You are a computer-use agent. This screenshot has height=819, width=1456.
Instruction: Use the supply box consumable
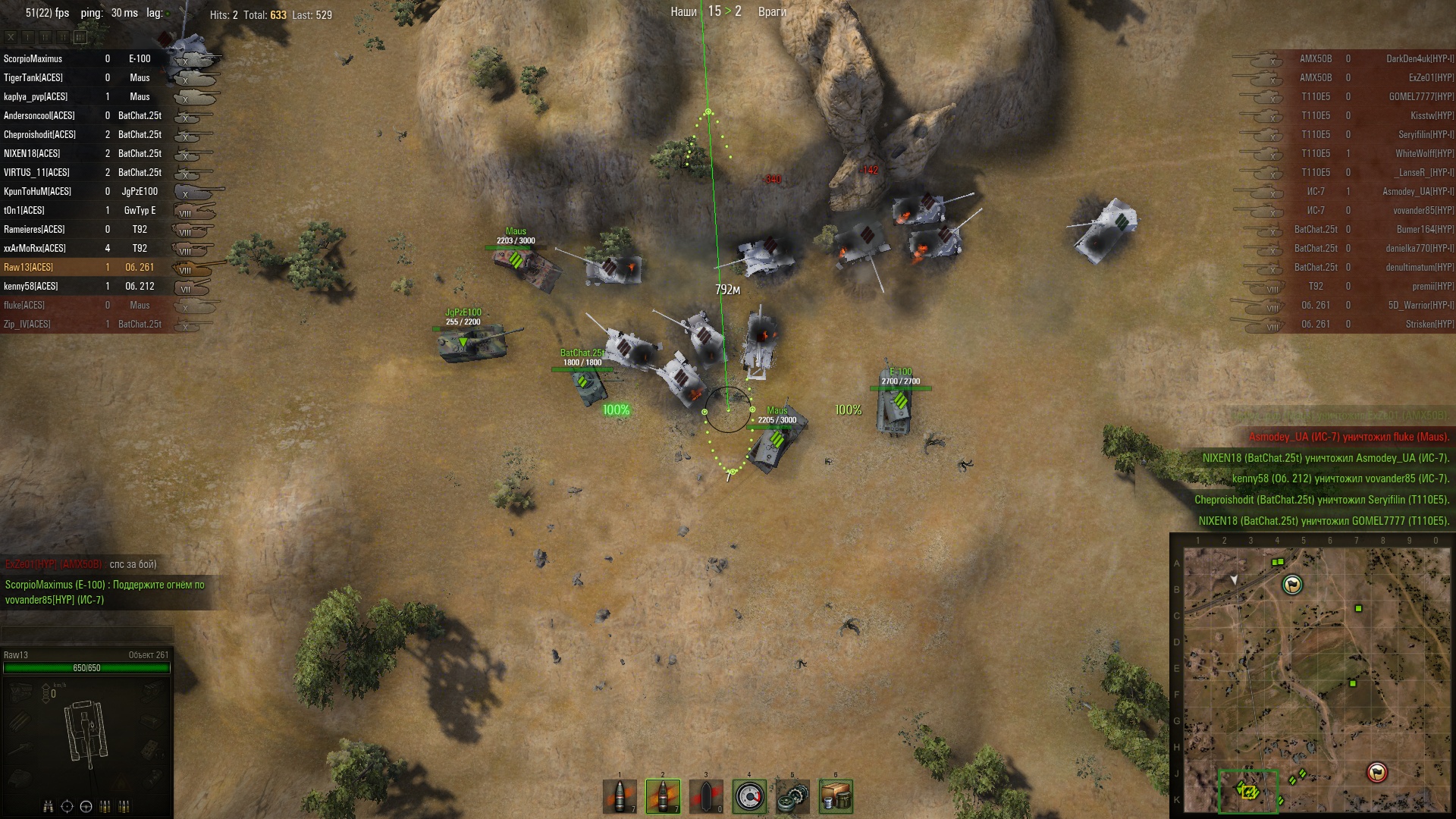coord(836,796)
